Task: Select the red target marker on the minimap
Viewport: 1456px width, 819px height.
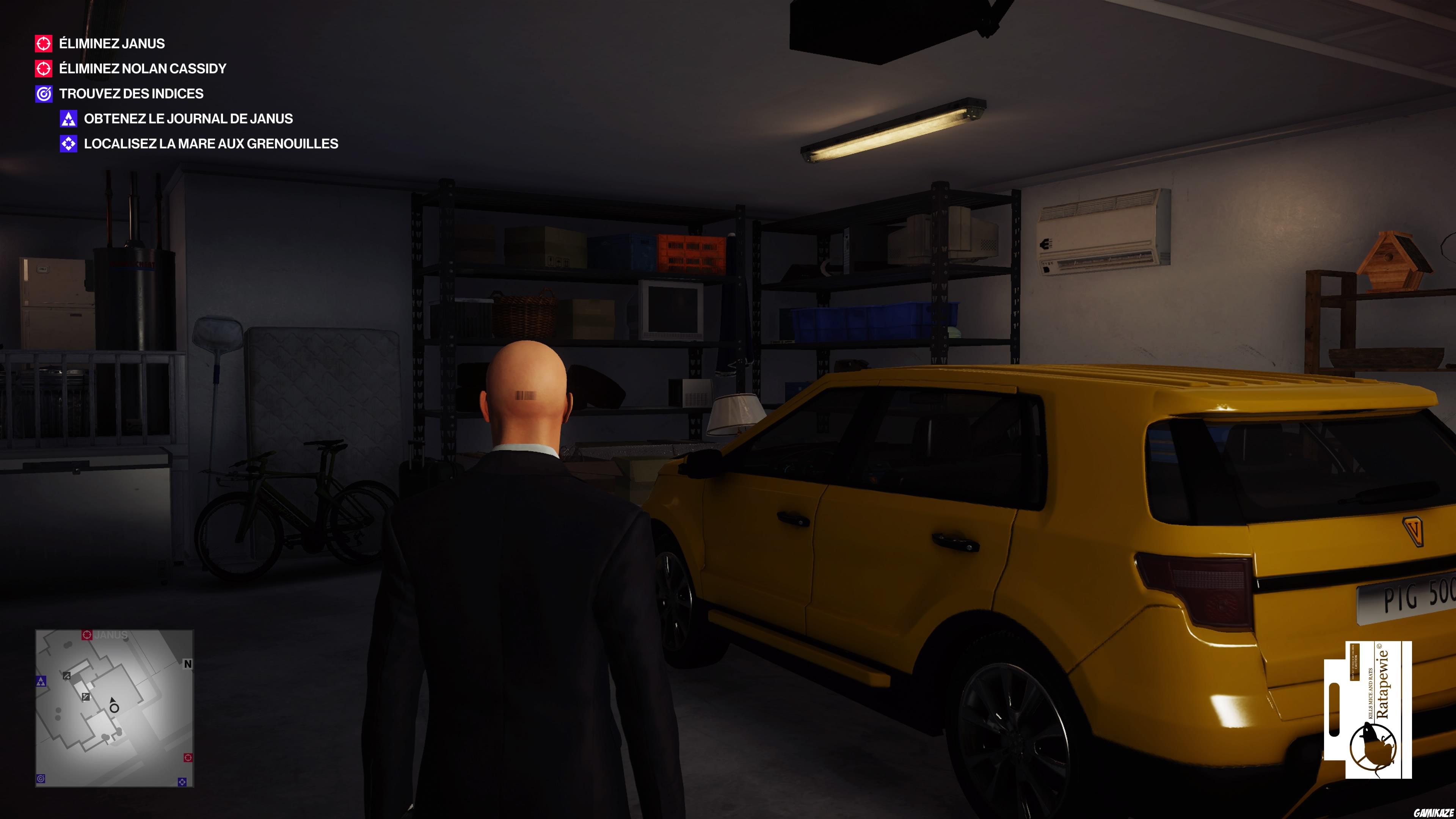Action: click(x=88, y=635)
